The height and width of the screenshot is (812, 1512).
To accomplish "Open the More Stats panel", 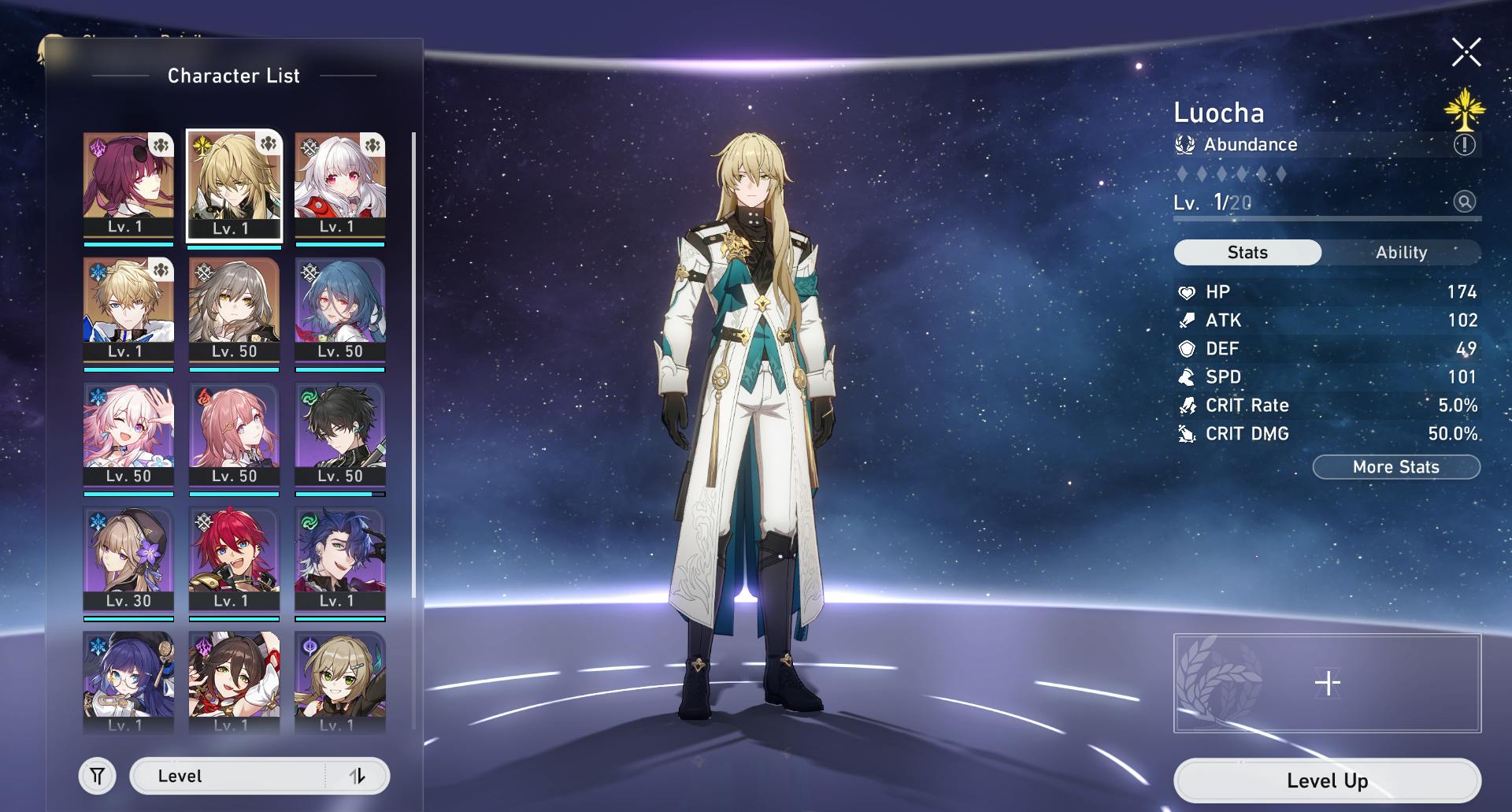I will [1395, 467].
